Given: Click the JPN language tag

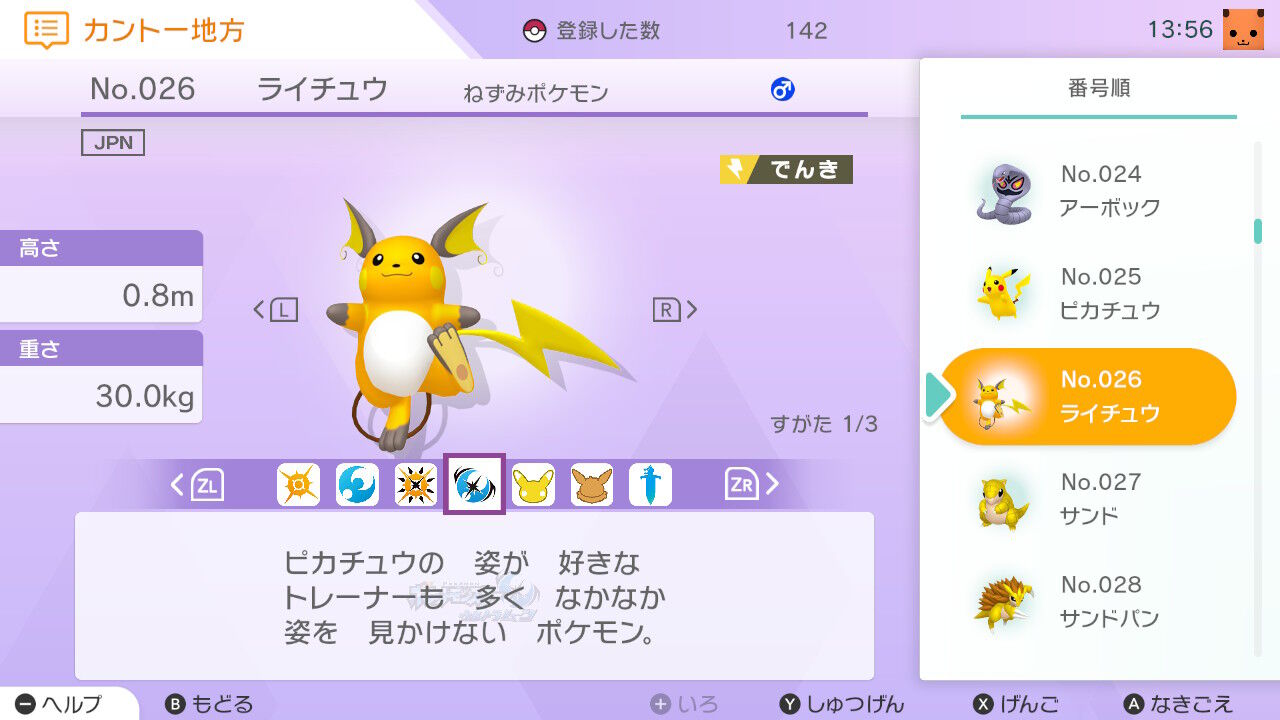Looking at the screenshot, I should coord(113,142).
